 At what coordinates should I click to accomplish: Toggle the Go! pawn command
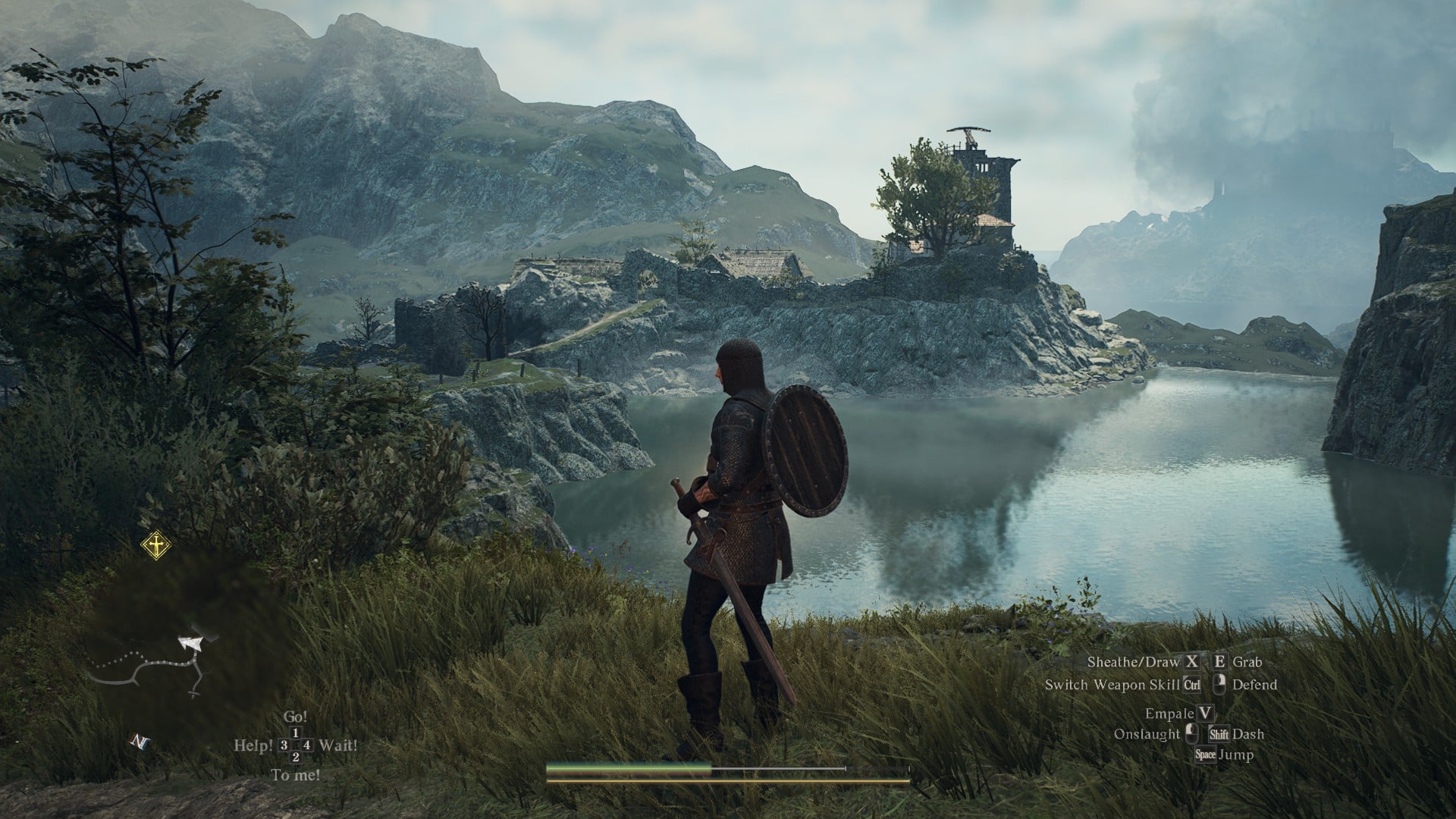coord(296,717)
